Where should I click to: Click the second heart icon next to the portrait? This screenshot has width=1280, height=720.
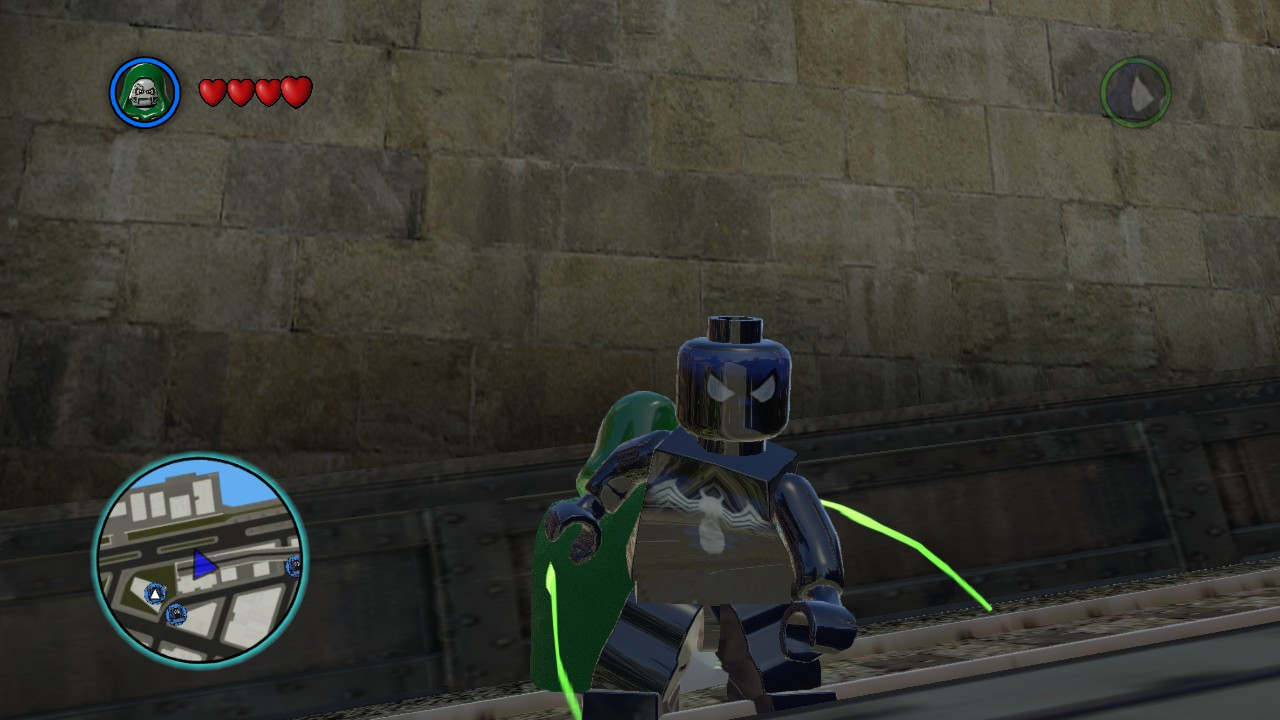(240, 91)
